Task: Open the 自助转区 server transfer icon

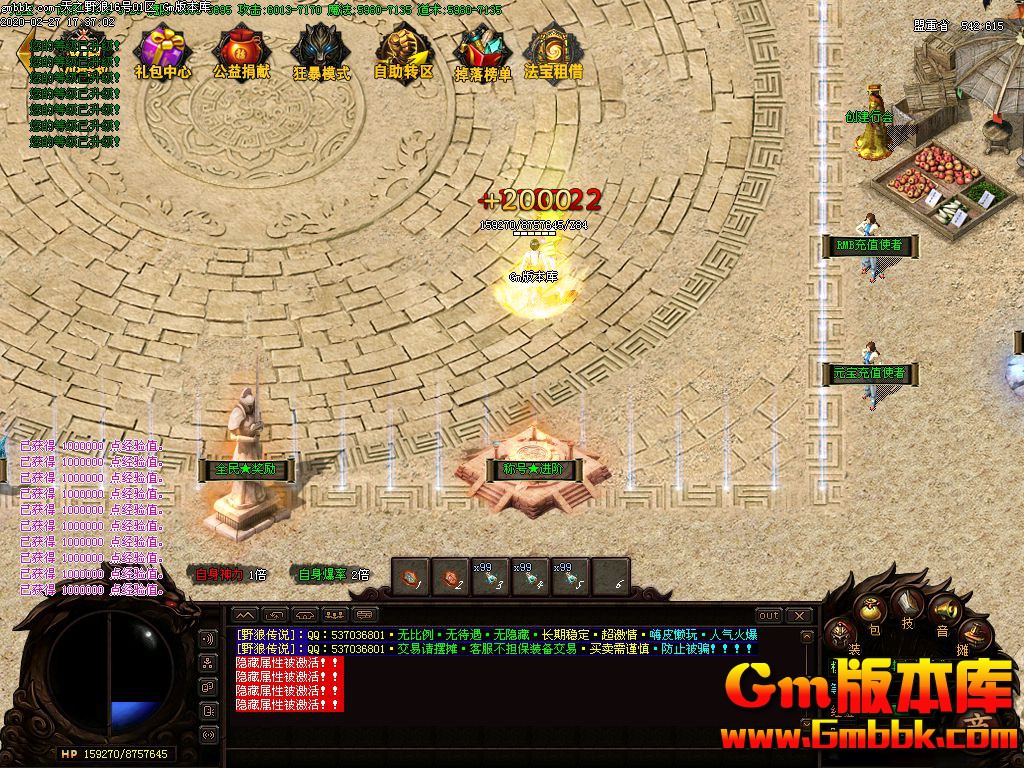Action: point(403,52)
